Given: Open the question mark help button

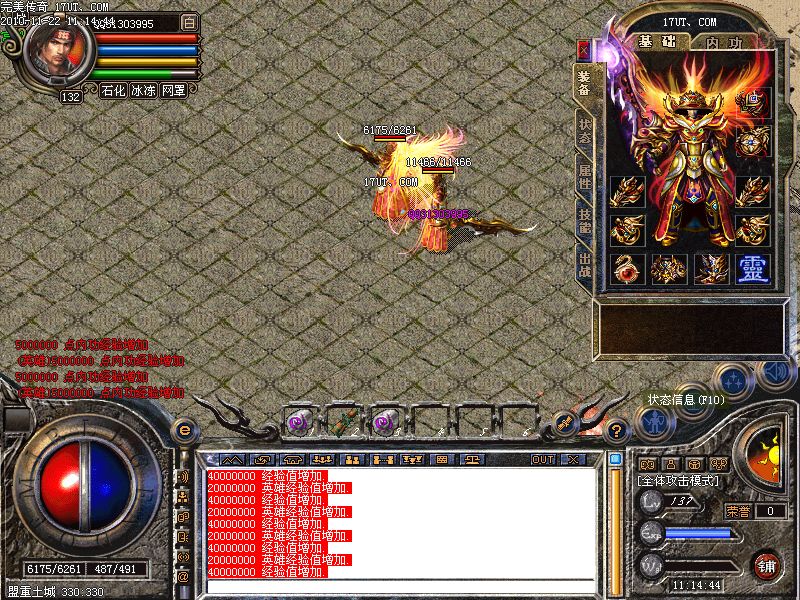Looking at the screenshot, I should click(617, 432).
